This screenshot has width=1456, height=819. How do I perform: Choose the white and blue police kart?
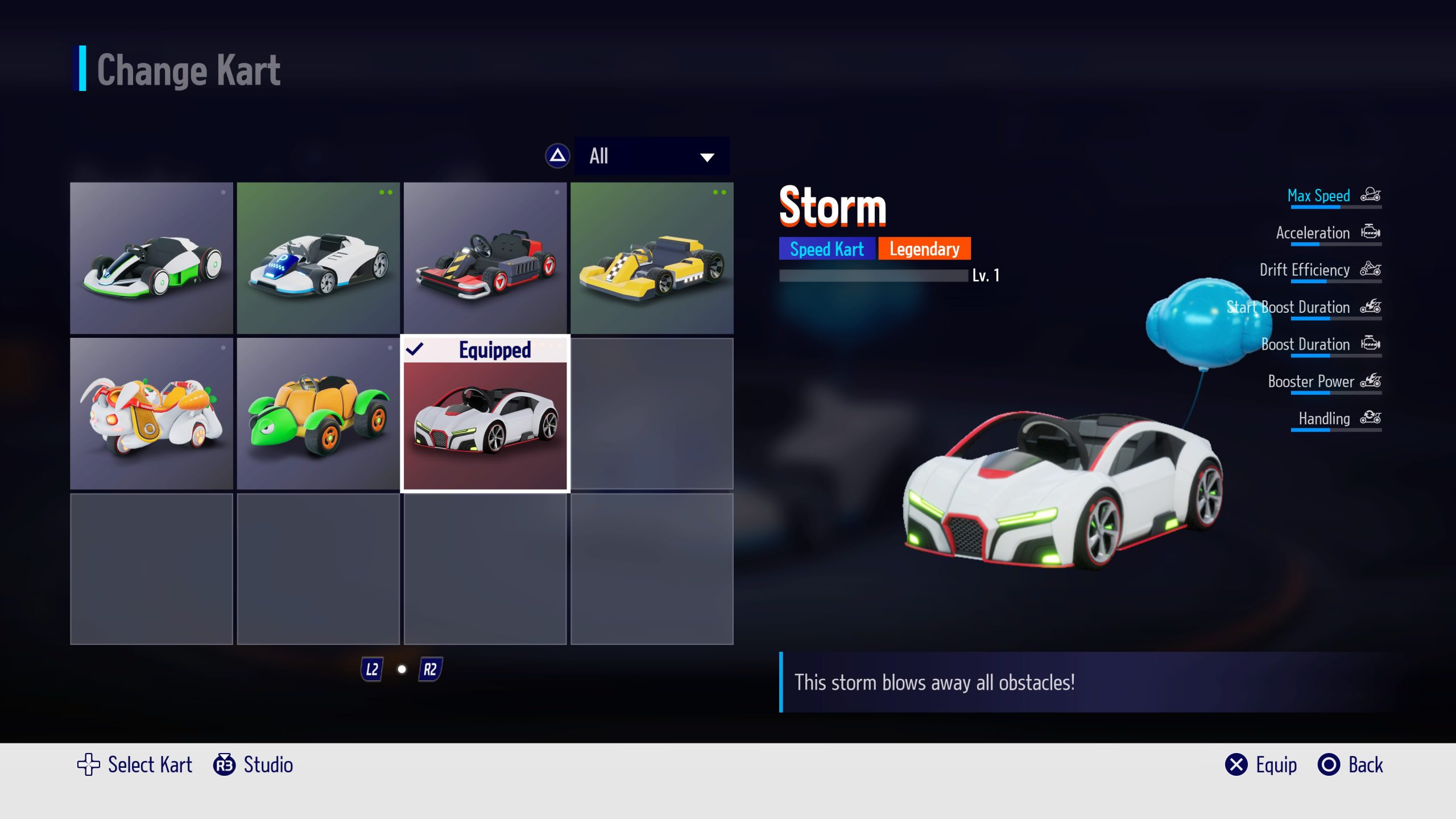tap(318, 258)
